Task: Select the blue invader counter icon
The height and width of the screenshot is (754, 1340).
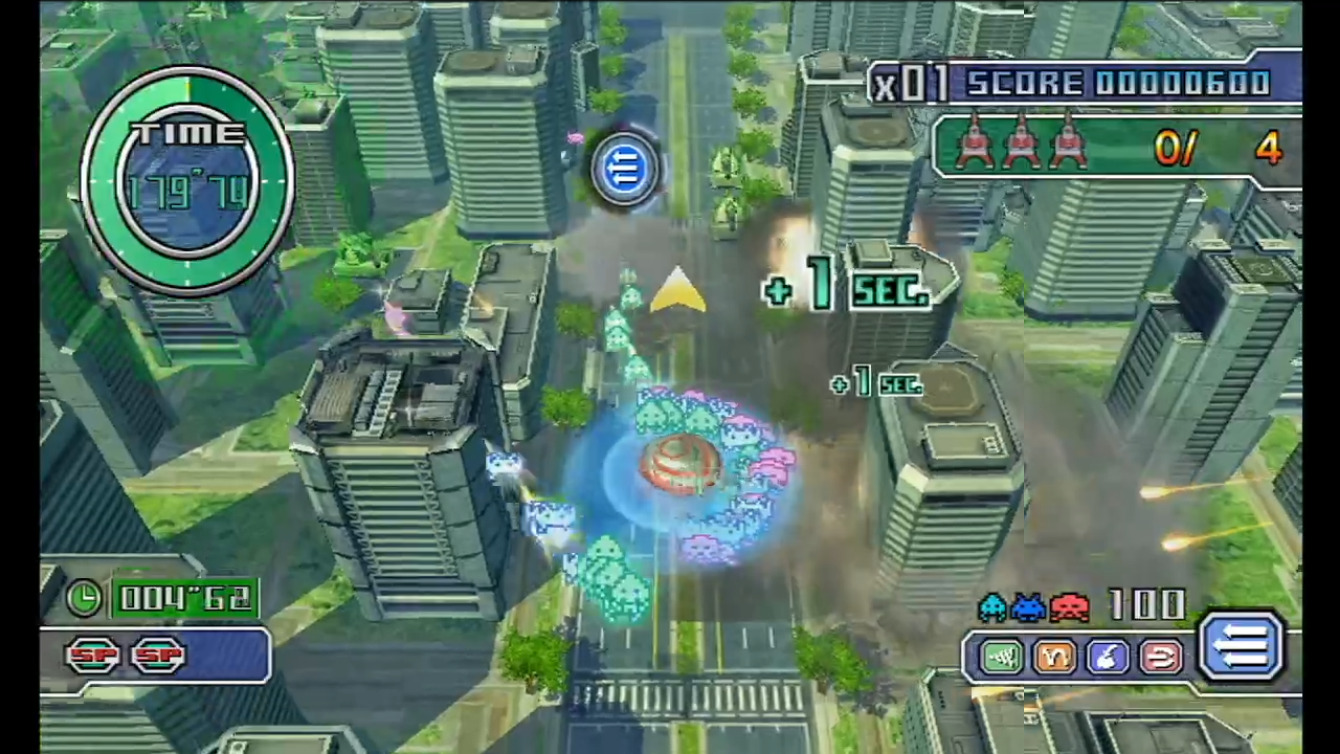Action: pos(1026,605)
